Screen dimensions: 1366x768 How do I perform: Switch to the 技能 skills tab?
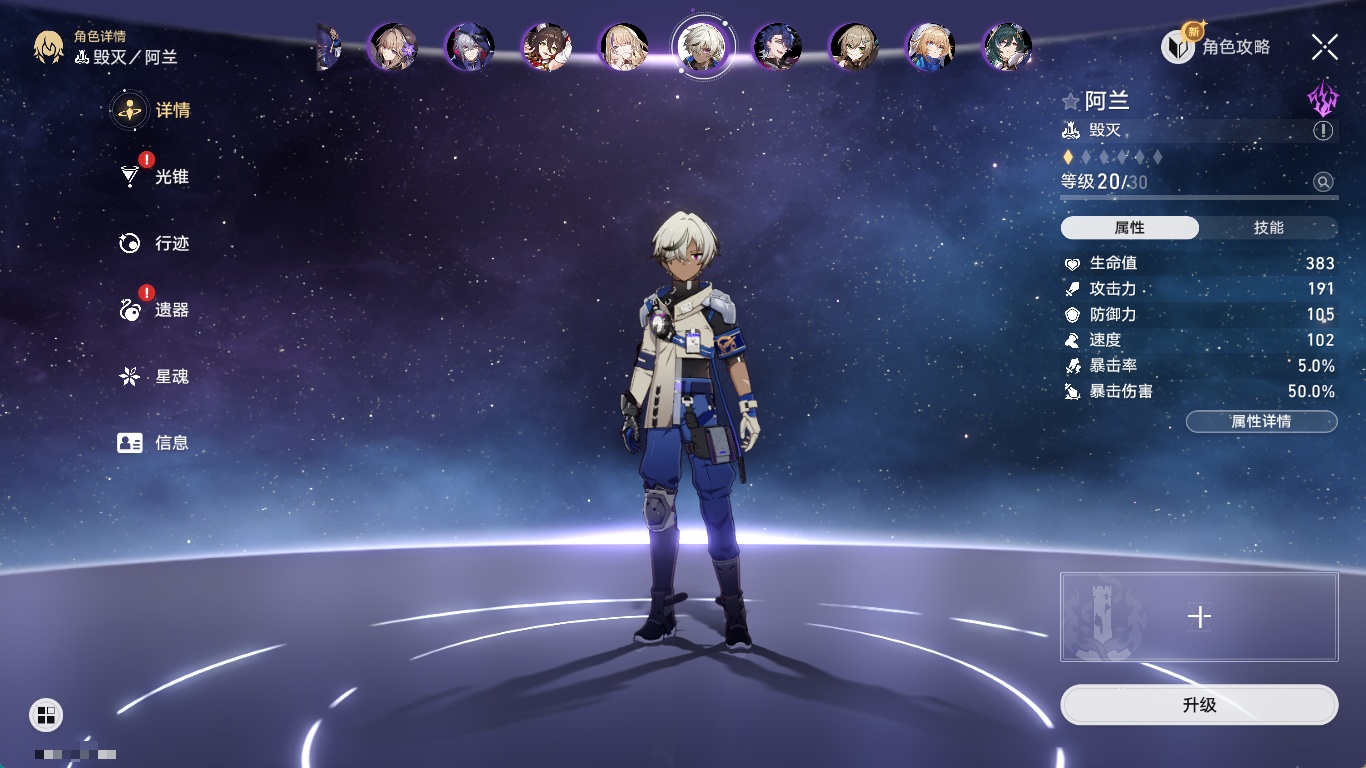(1268, 228)
